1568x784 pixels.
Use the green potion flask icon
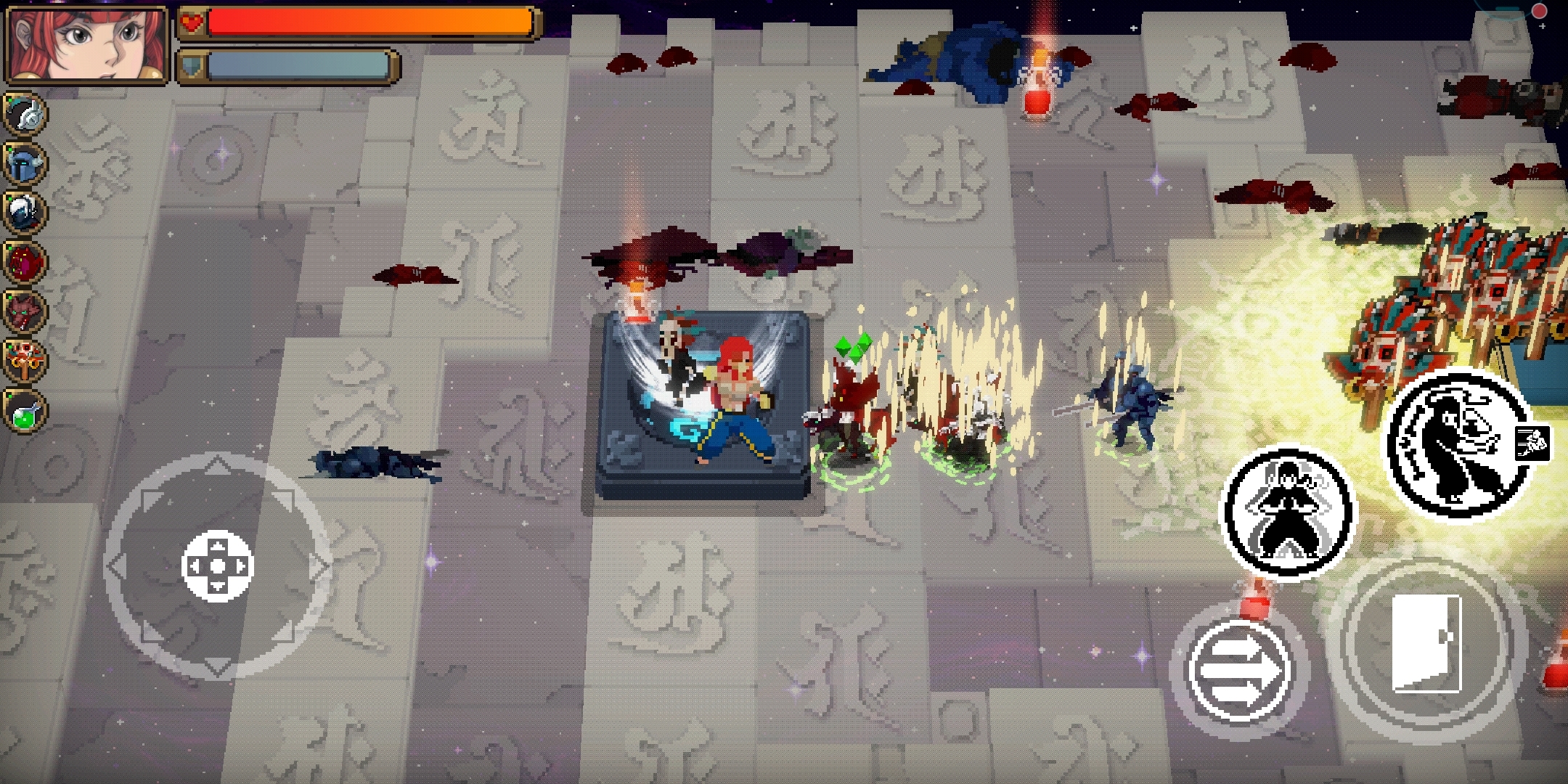26,410
